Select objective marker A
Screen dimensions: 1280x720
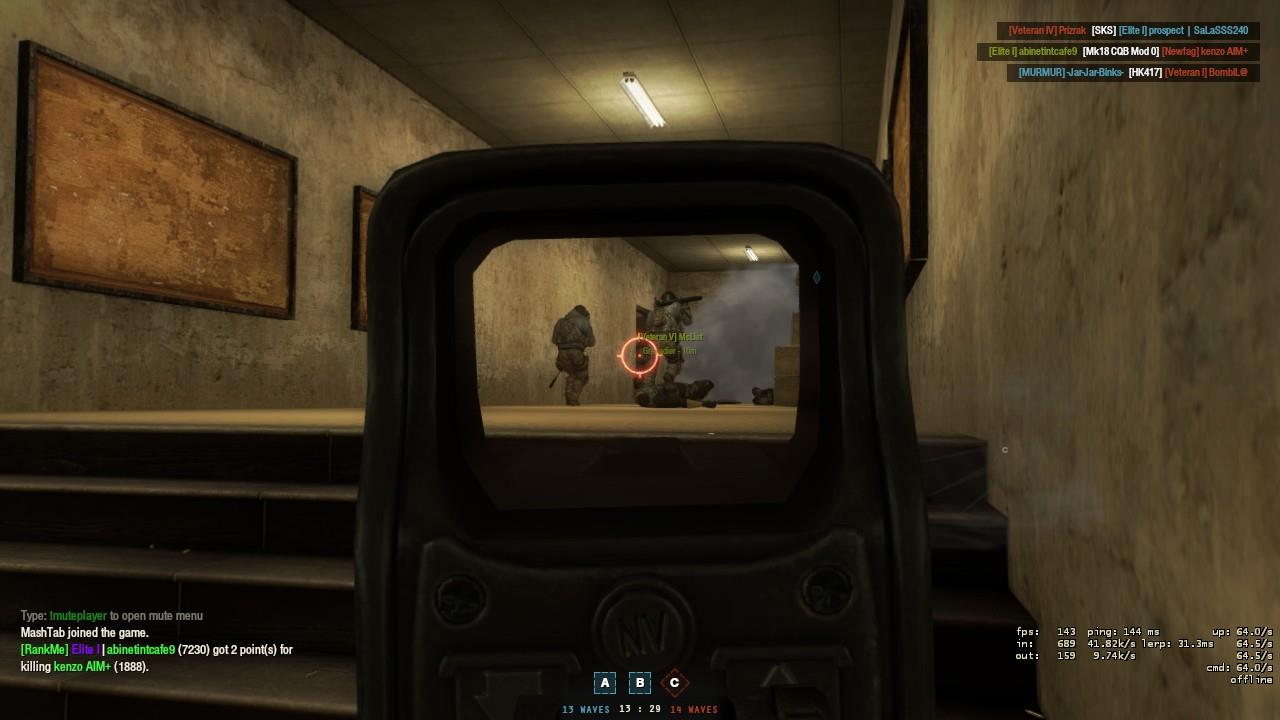(x=605, y=682)
